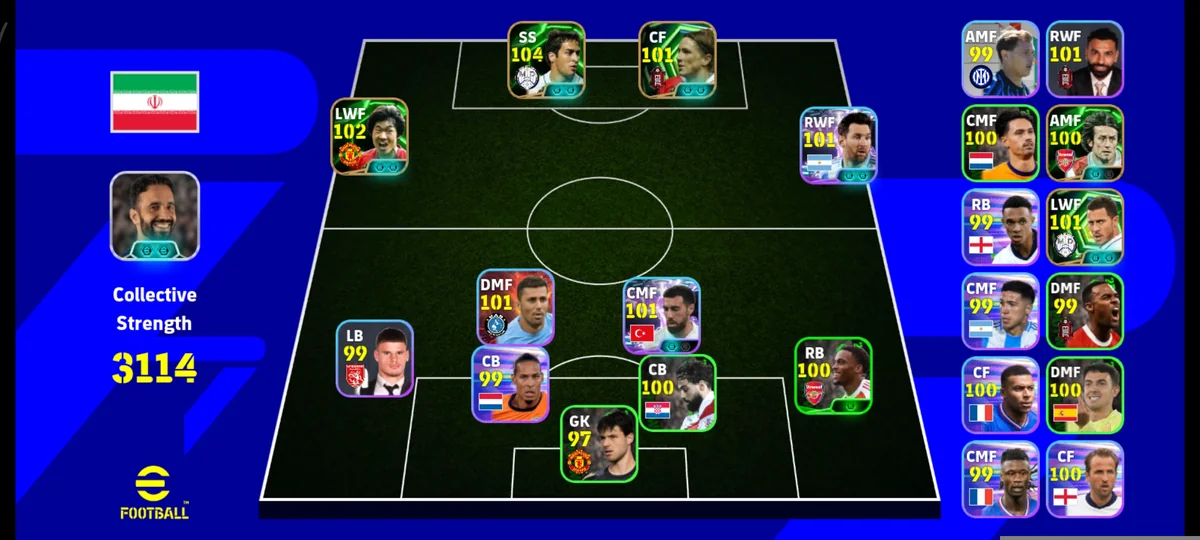Choose the CF 101 forward card

point(677,60)
